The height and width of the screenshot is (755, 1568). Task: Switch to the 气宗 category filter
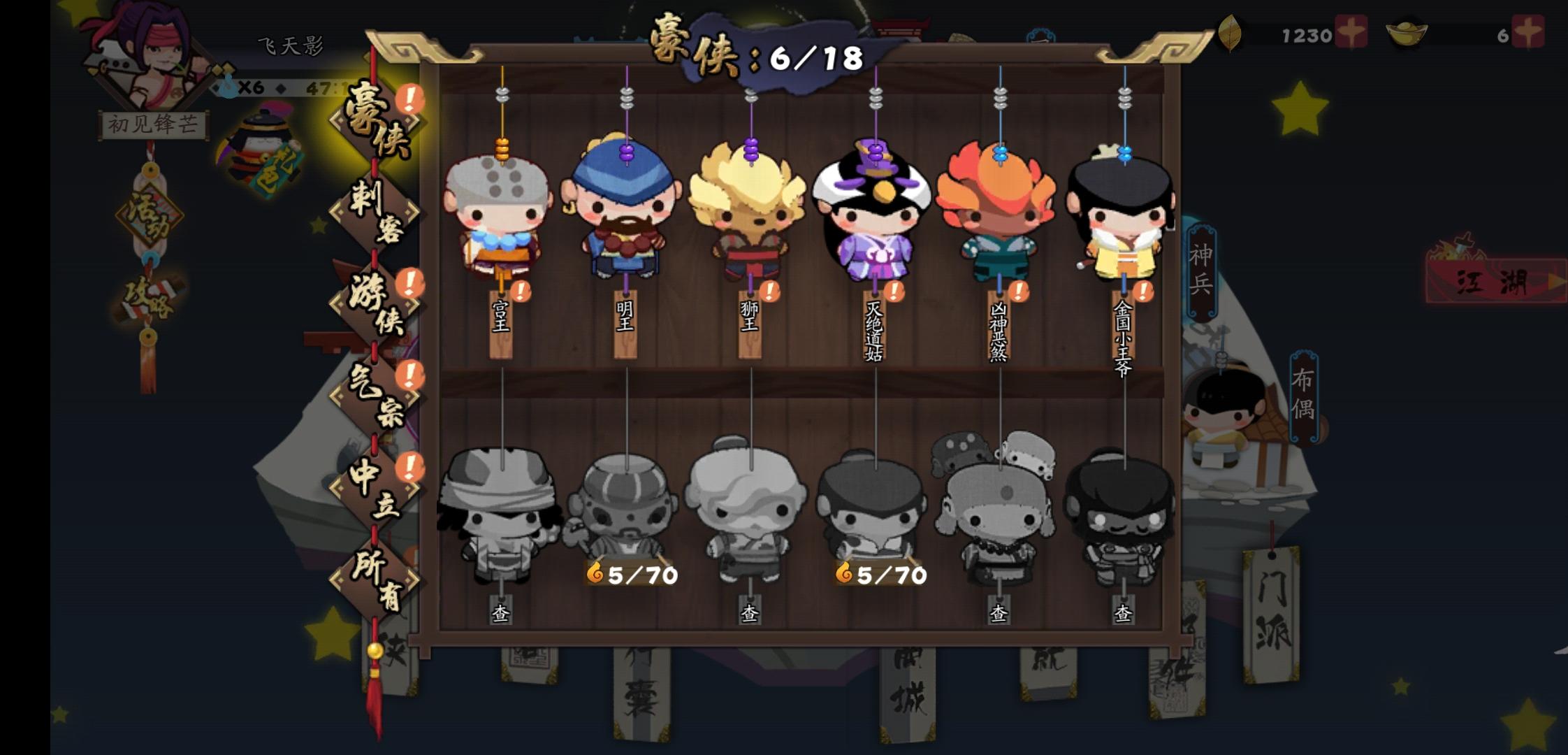[374, 395]
